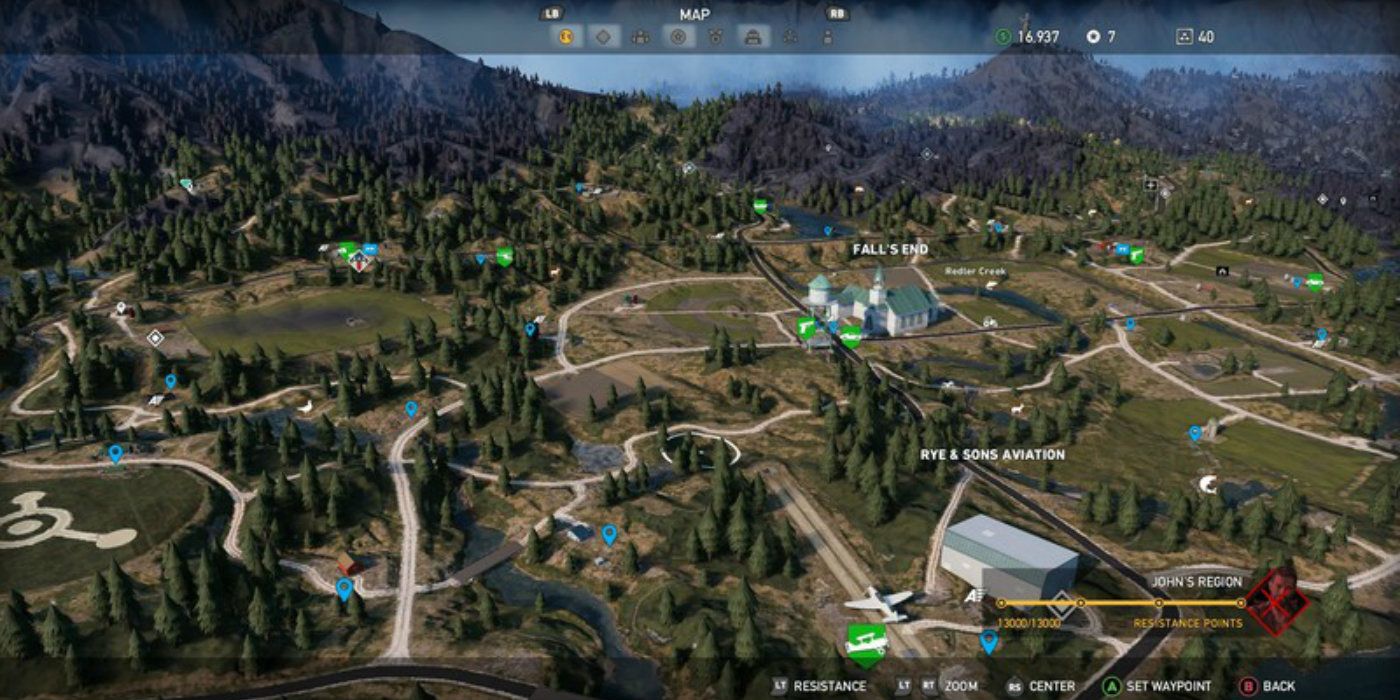
Task: Select the Fall's End location label
Action: click(890, 249)
